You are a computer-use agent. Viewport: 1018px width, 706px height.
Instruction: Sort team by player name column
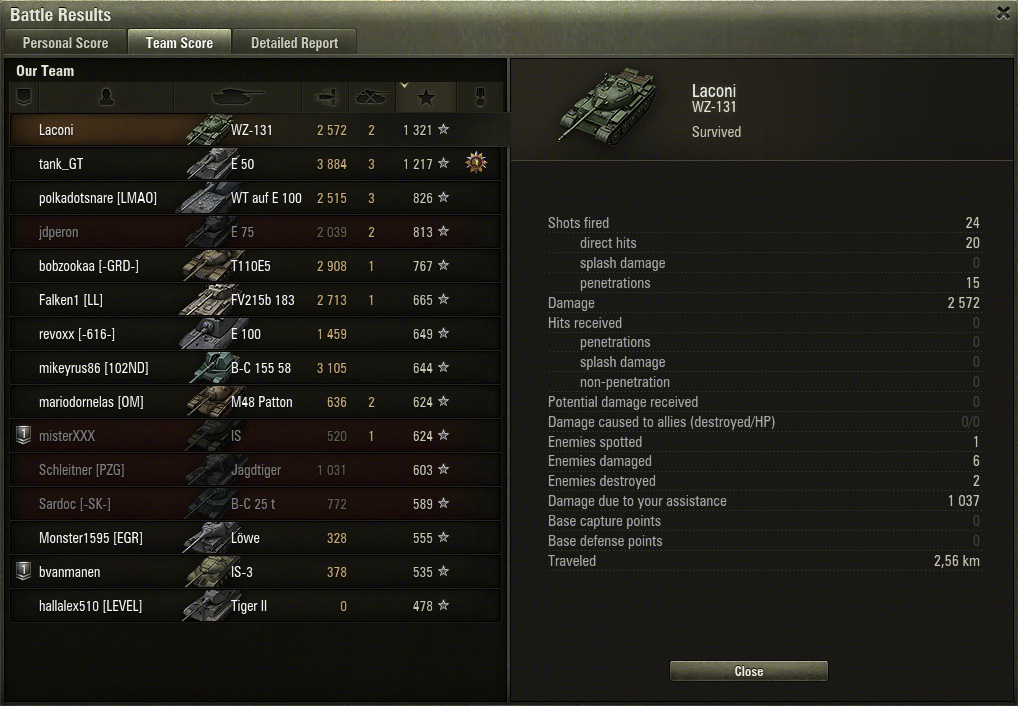(x=107, y=97)
